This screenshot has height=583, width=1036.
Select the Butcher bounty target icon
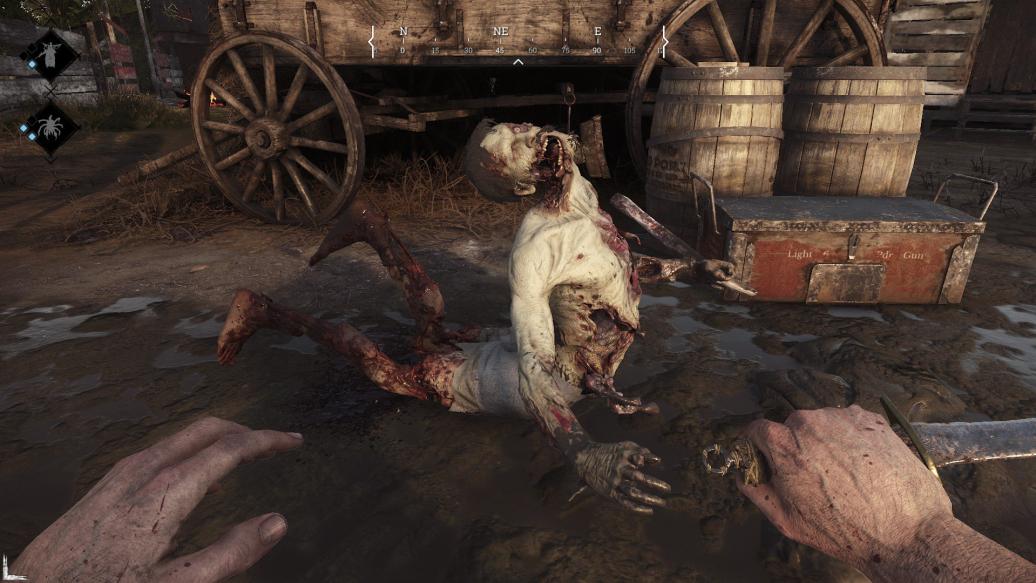click(x=48, y=54)
